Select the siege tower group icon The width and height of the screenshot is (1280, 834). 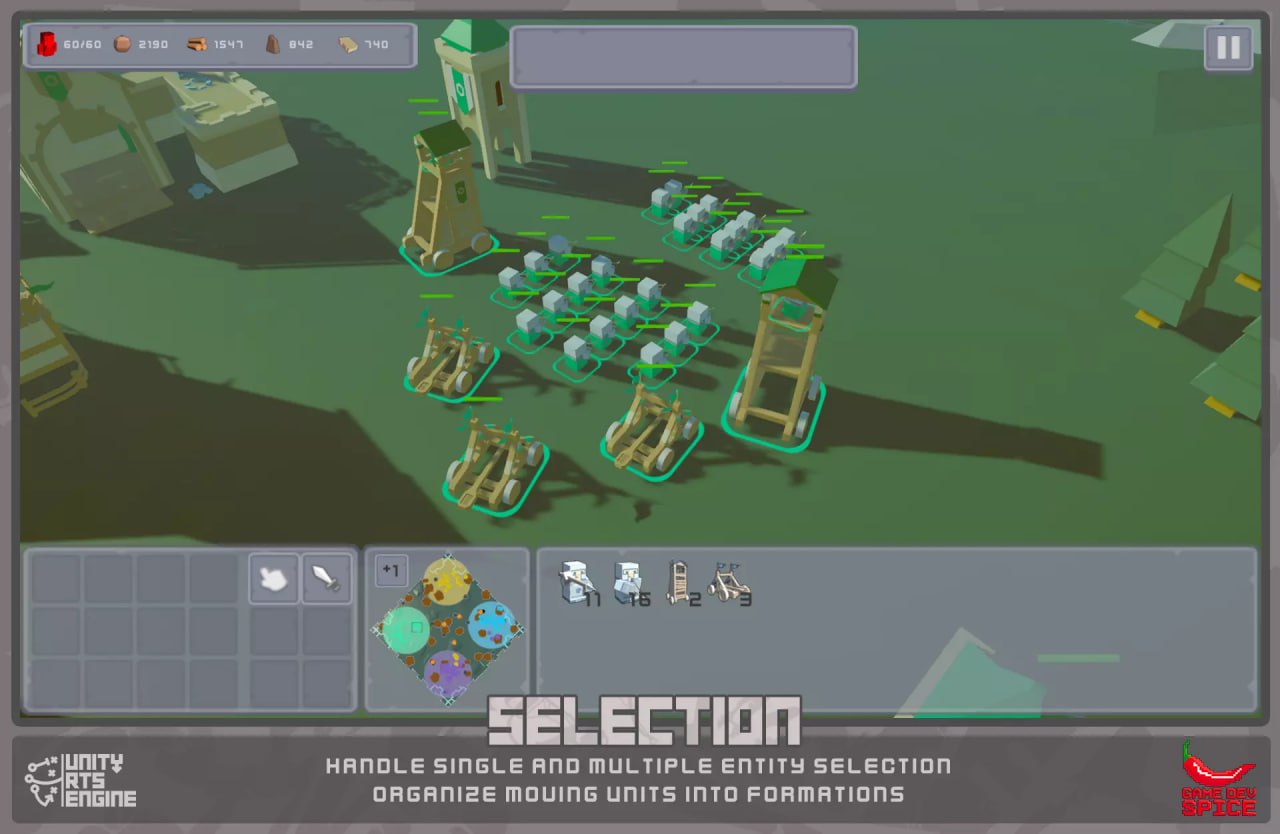pos(680,582)
